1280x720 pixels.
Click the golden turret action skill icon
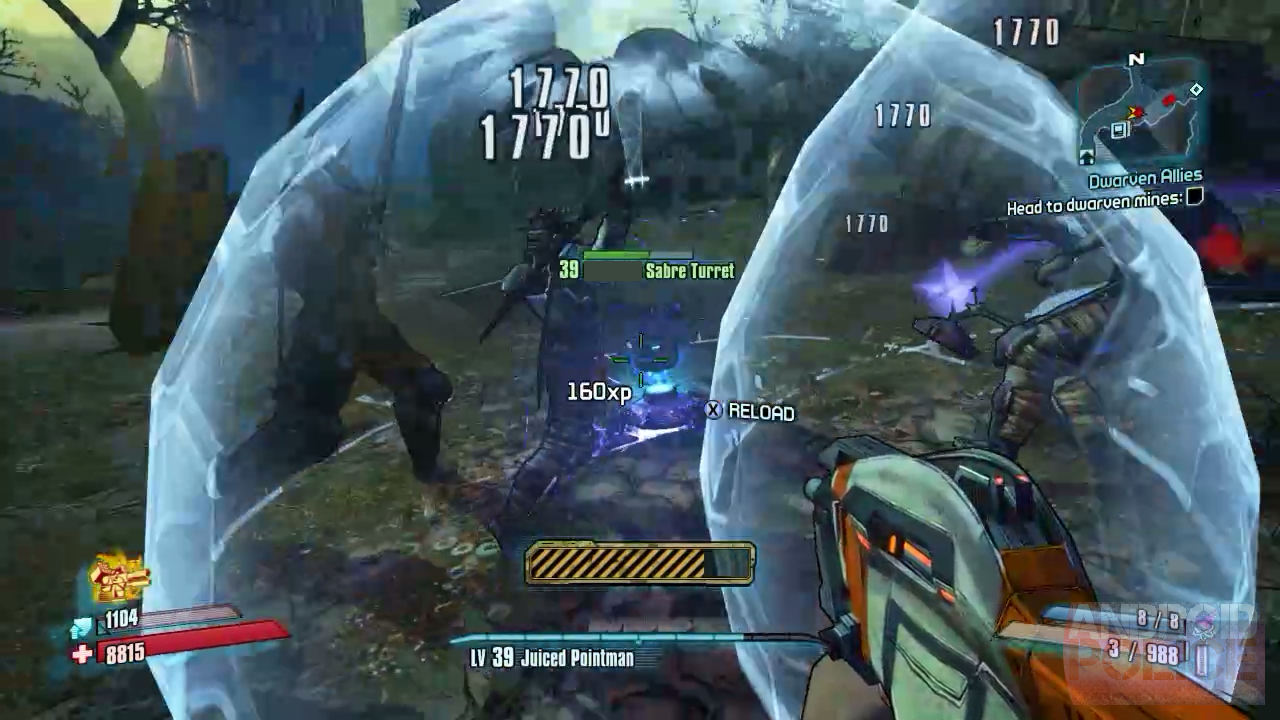coord(118,578)
